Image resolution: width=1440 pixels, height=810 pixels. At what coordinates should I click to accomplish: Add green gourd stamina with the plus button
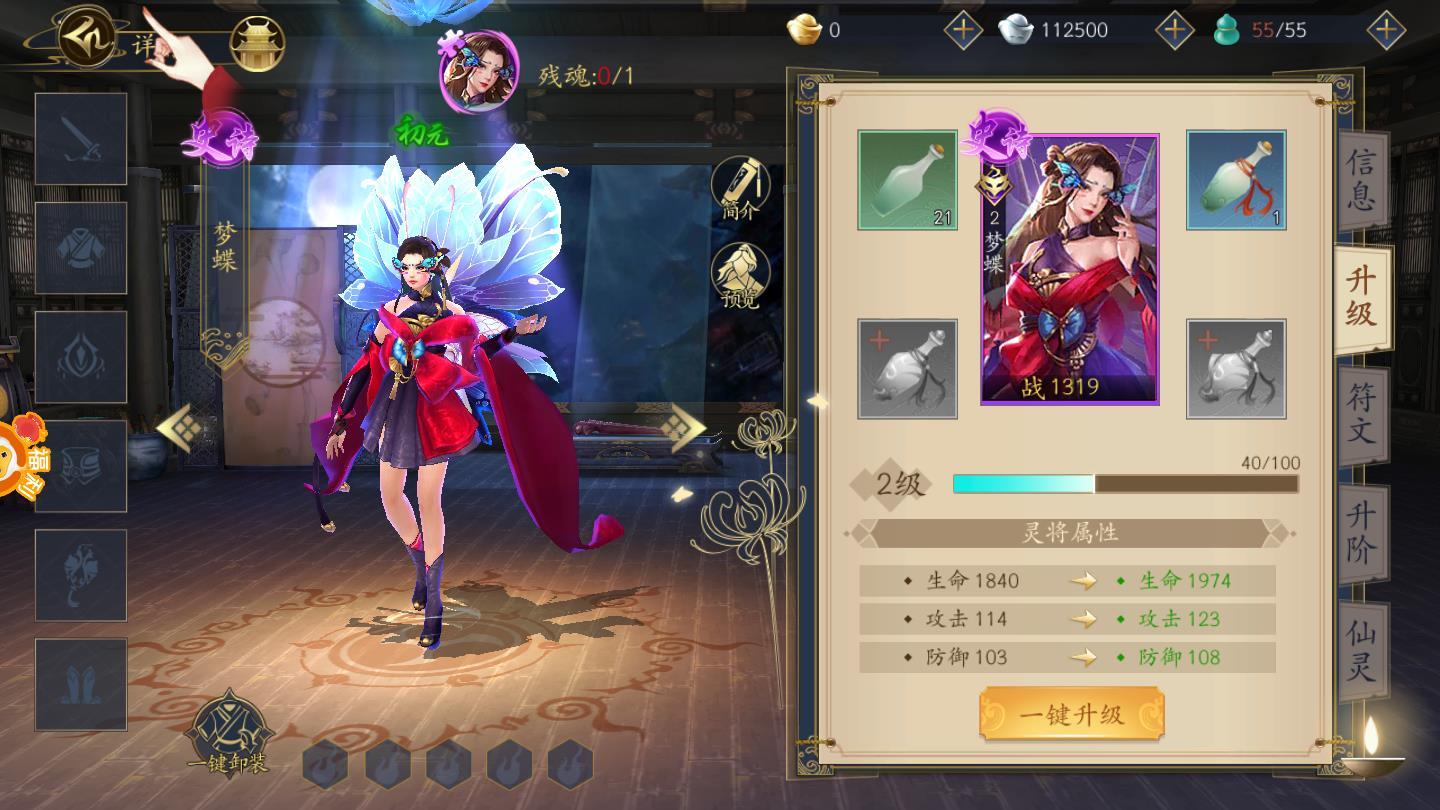[x=1385, y=30]
